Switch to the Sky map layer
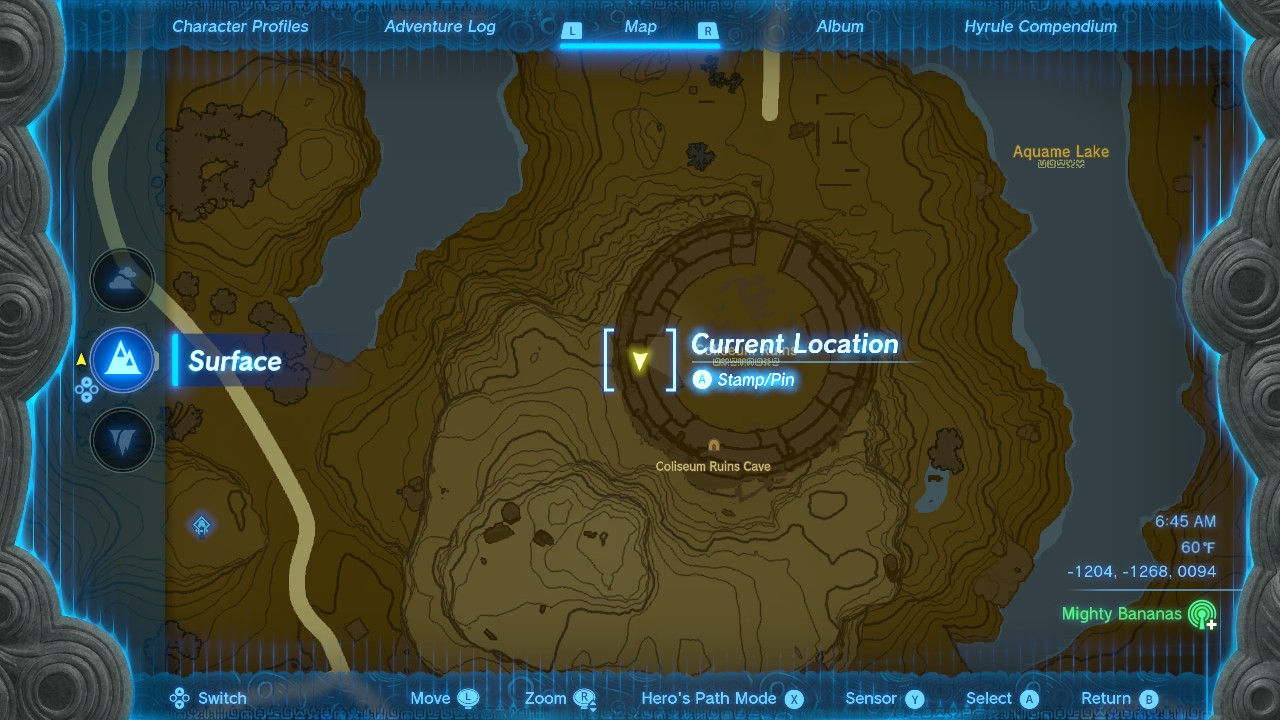The width and height of the screenshot is (1280, 720). click(x=123, y=281)
